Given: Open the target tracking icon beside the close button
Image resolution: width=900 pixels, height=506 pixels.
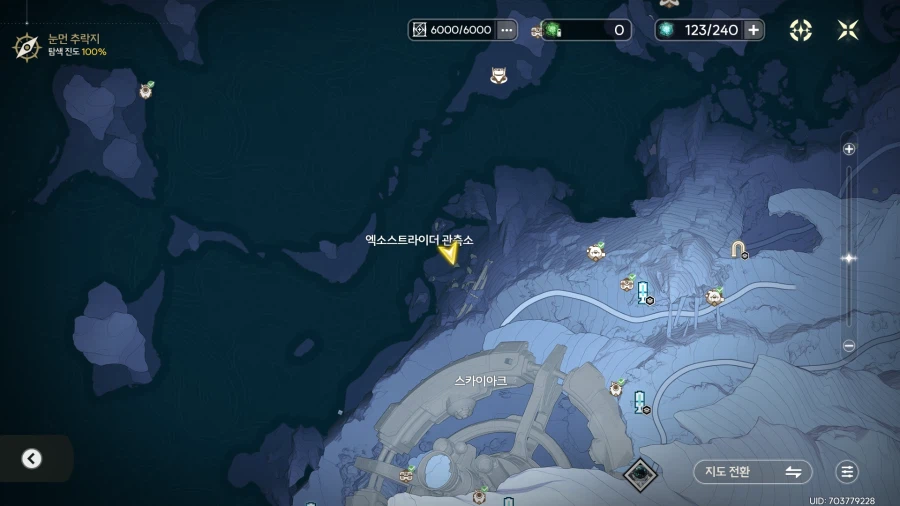Looking at the screenshot, I should (x=801, y=30).
